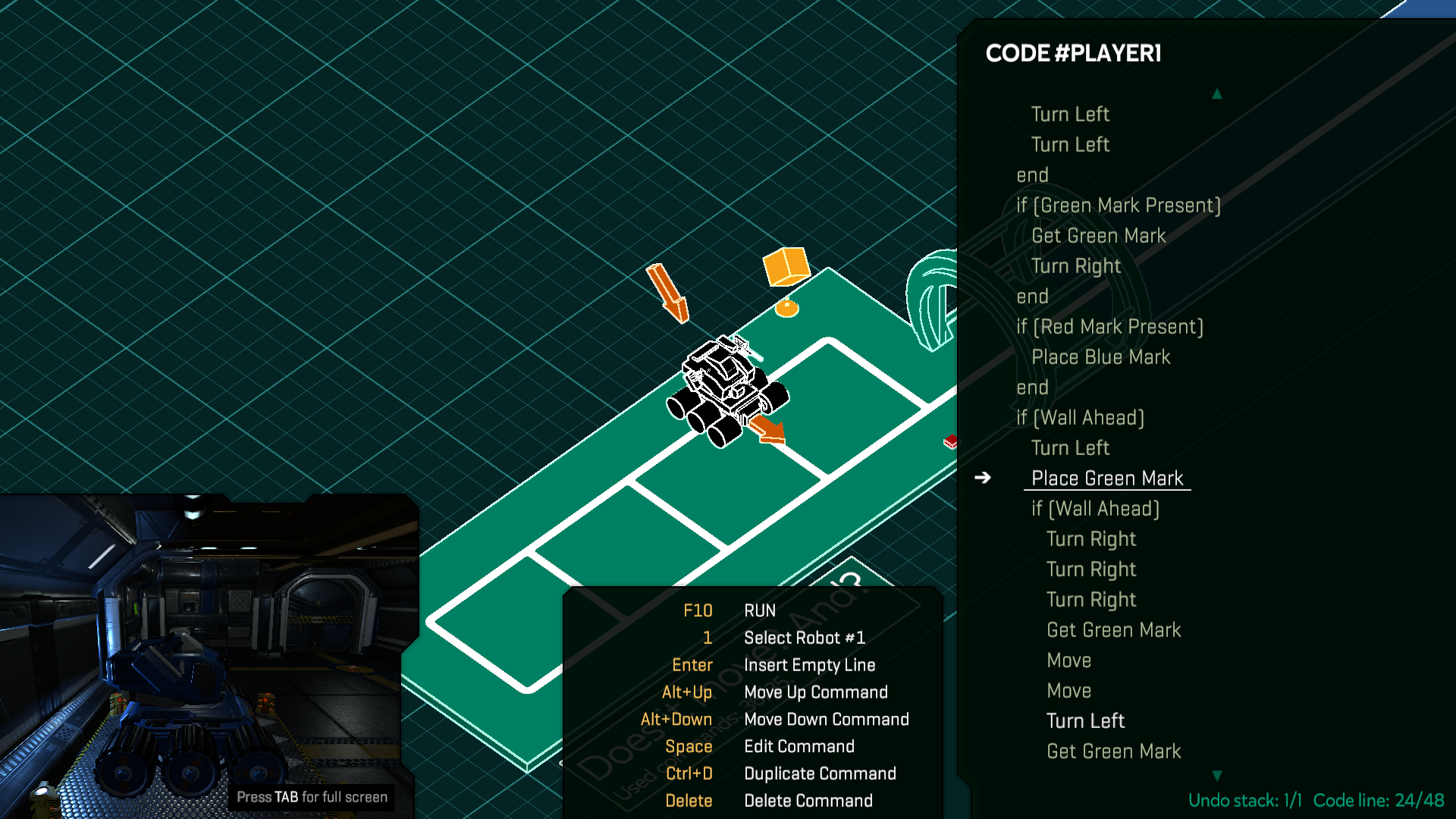
Task: Select the "if [Red Mark Present]" code line
Action: [1109, 327]
